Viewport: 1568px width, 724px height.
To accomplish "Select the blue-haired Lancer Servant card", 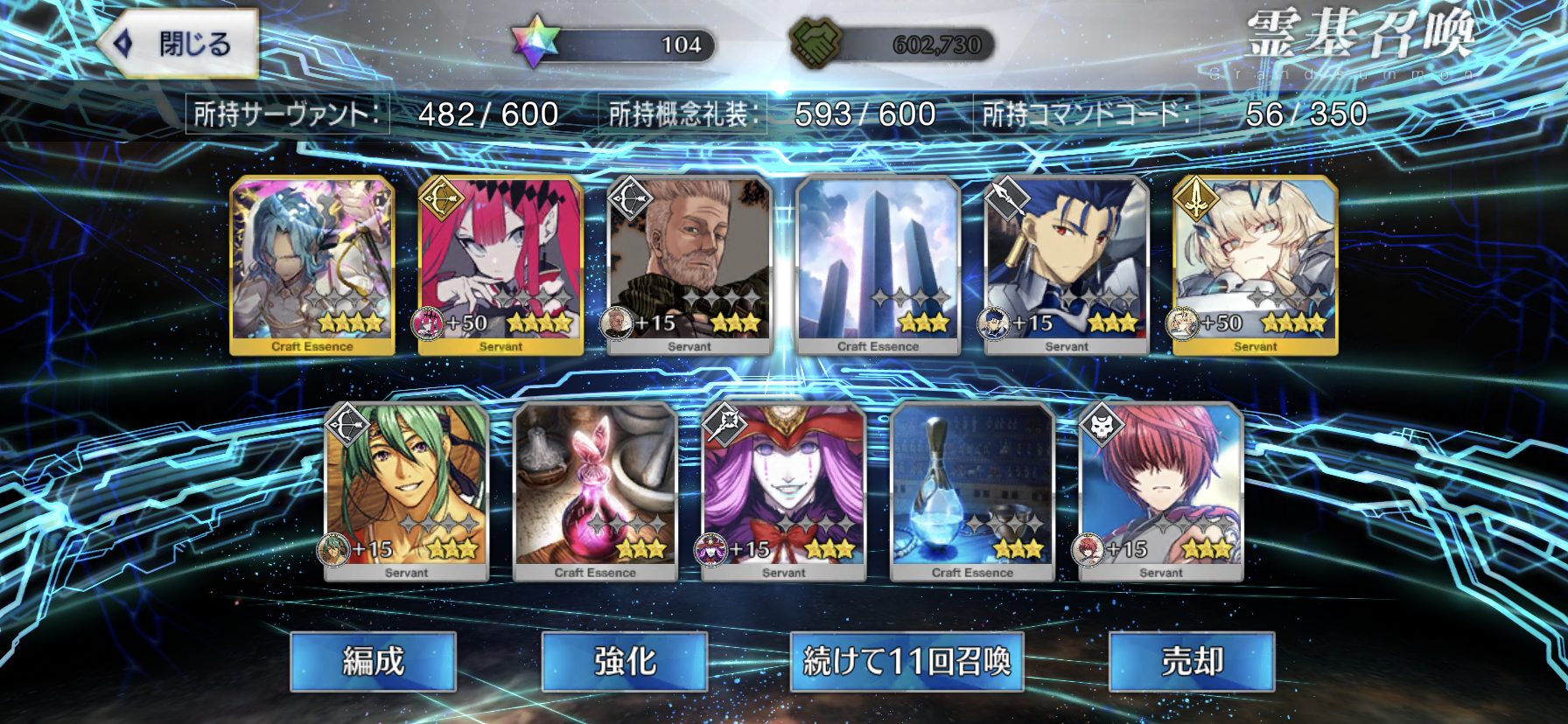I will [x=1067, y=265].
